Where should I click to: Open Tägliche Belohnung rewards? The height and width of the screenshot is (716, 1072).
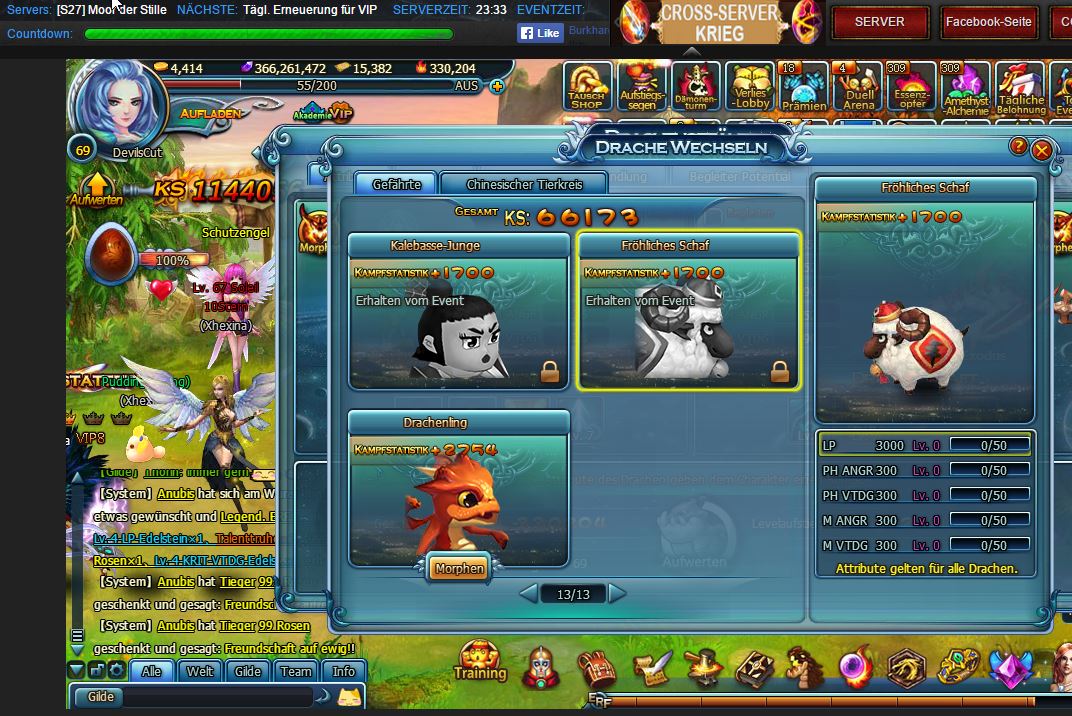(1020, 87)
